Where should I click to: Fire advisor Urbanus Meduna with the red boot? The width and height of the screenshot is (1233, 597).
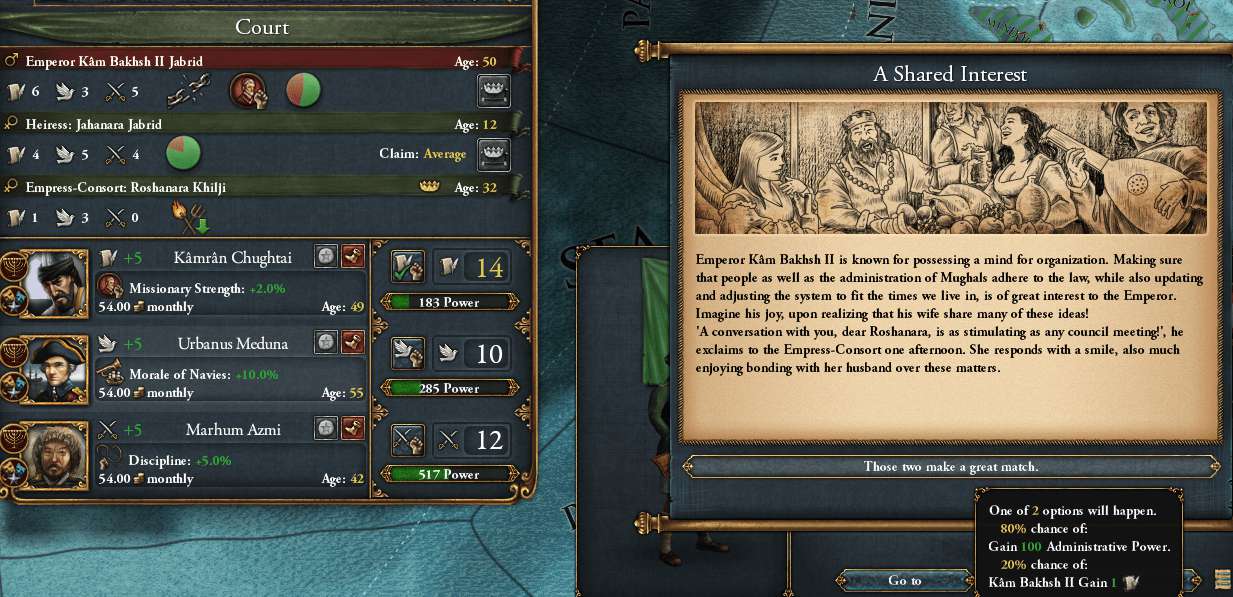point(353,343)
